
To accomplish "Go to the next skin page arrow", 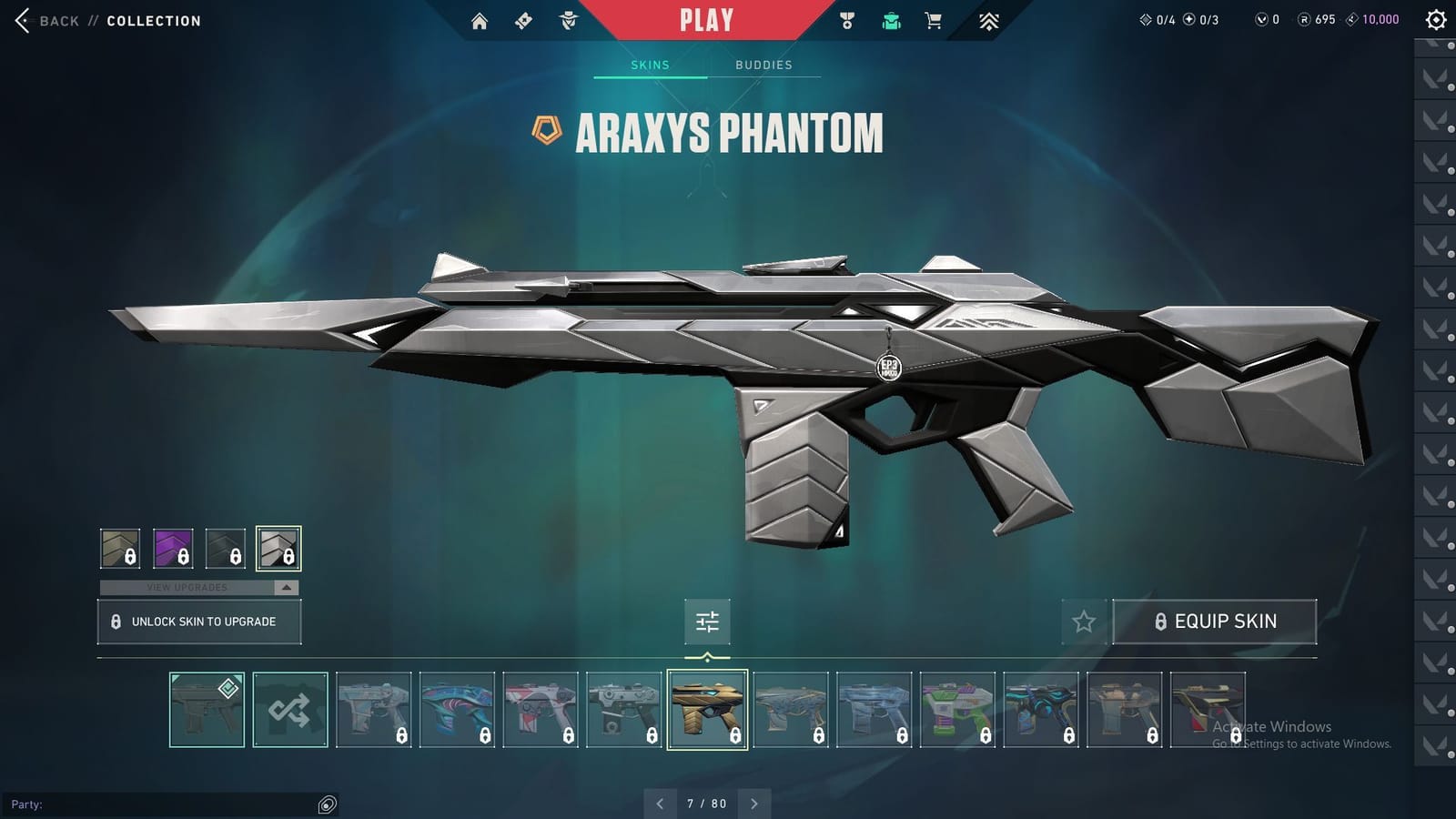I will [753, 804].
